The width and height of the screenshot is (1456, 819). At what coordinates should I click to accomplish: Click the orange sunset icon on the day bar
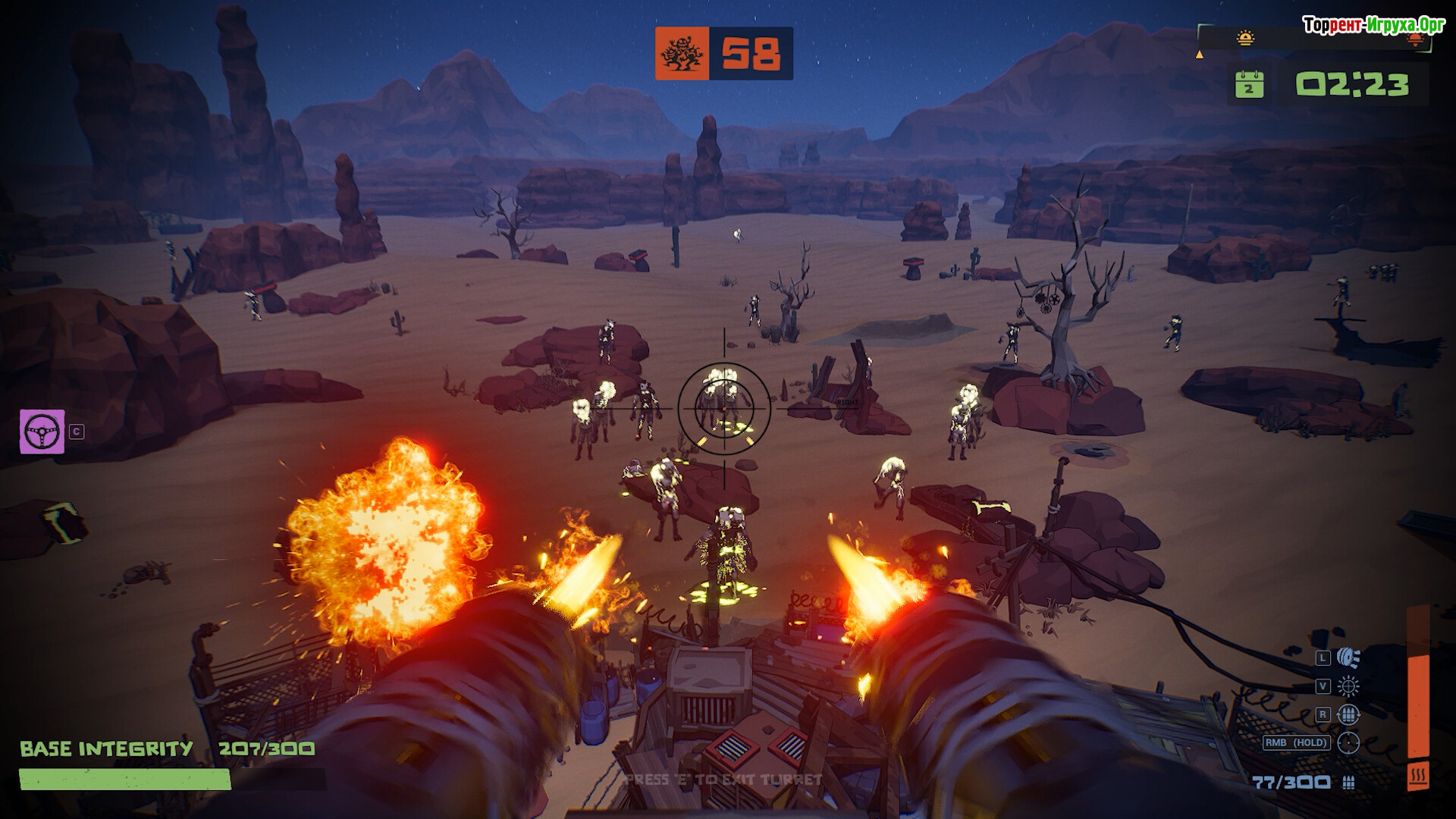1415,39
